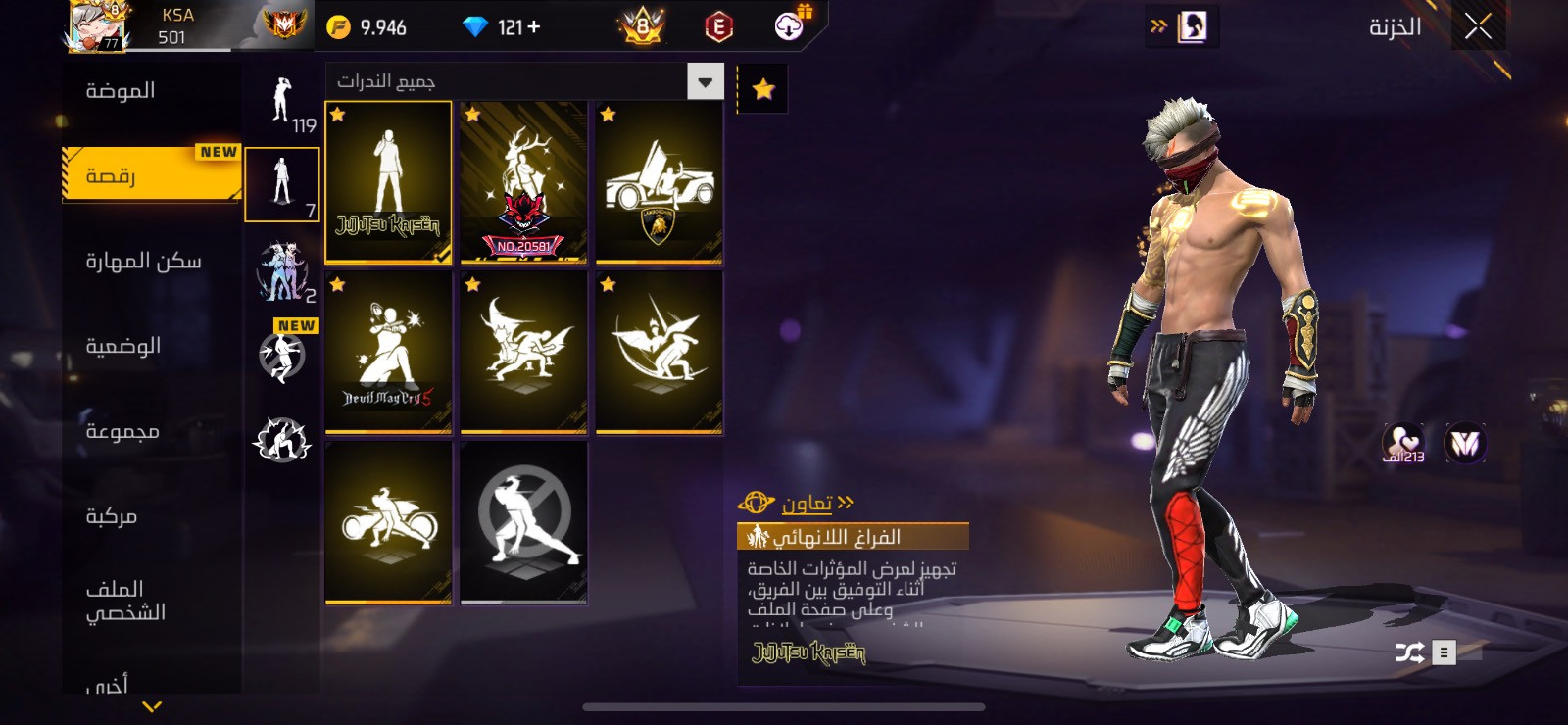Add diamonds with the plus button
The image size is (1568, 725).
coord(534,27)
